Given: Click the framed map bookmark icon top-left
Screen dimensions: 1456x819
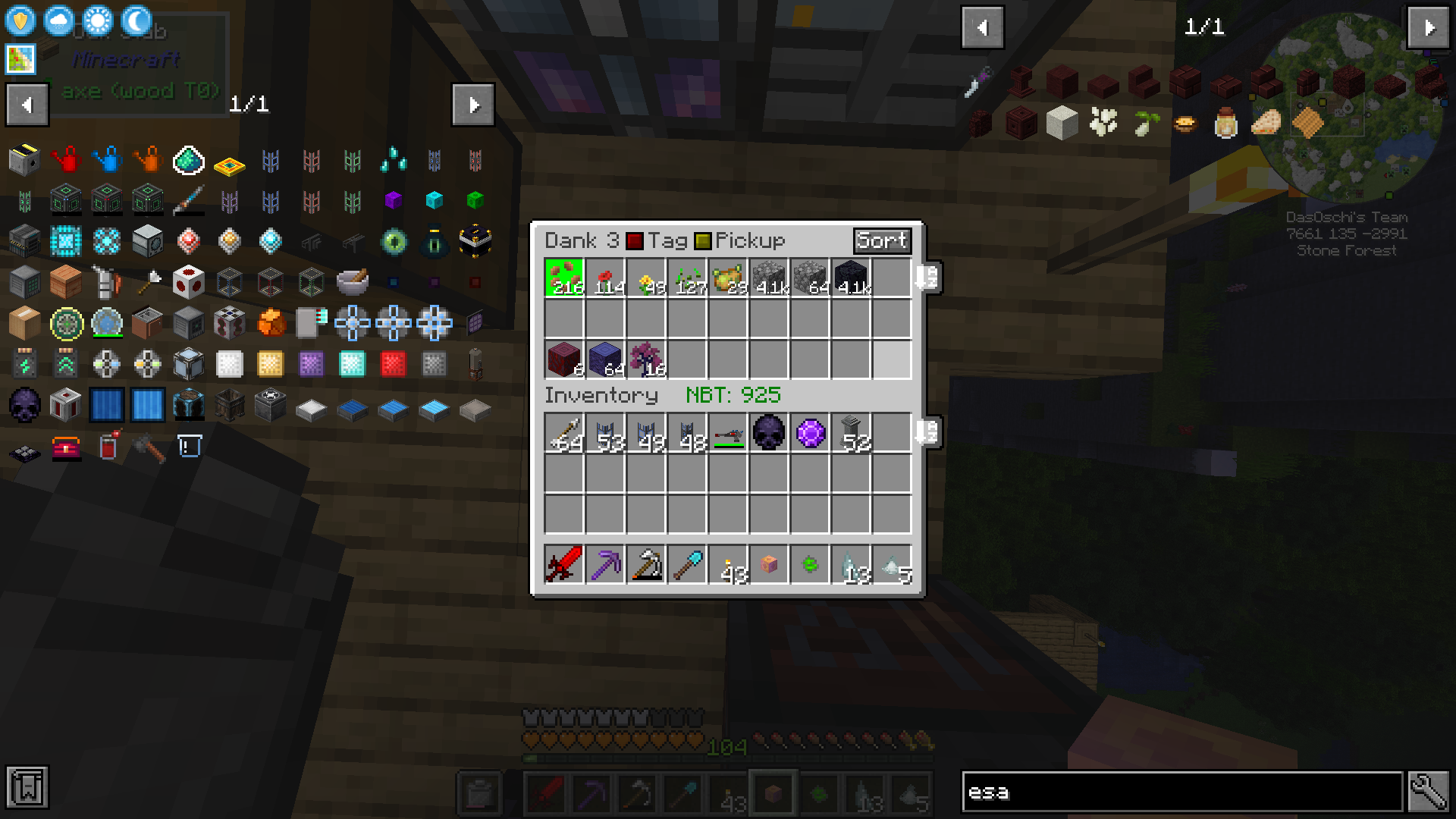Looking at the screenshot, I should 19,58.
